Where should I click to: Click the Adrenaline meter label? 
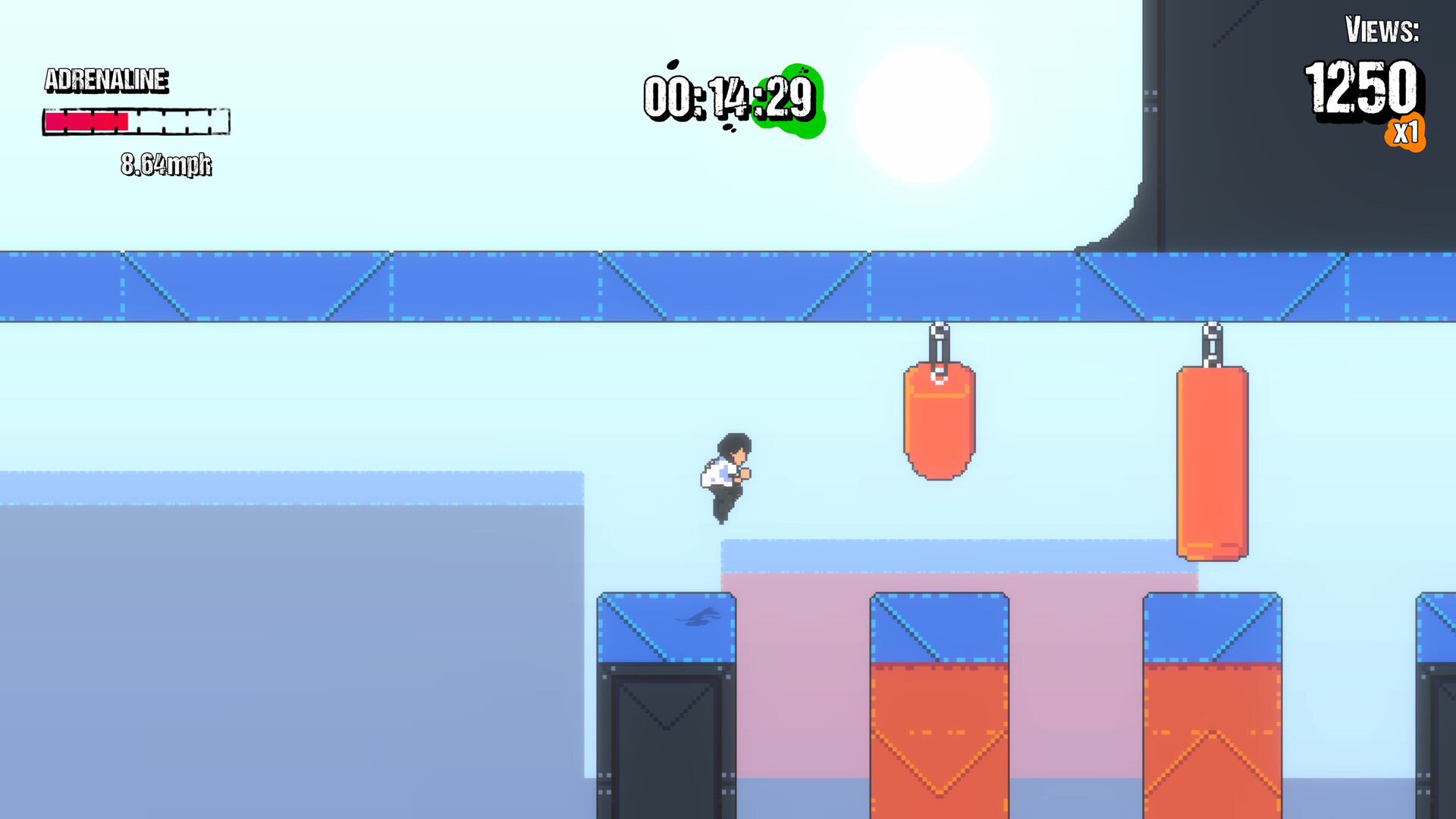[106, 80]
